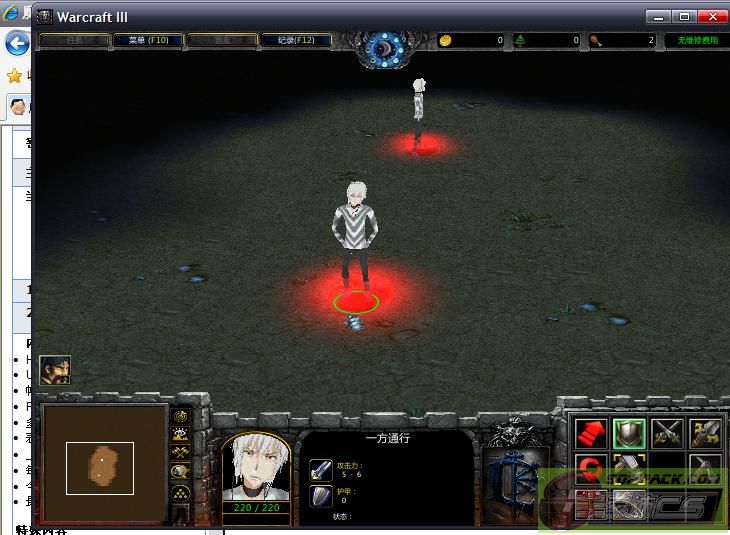Click the minimap

[x=103, y=464]
